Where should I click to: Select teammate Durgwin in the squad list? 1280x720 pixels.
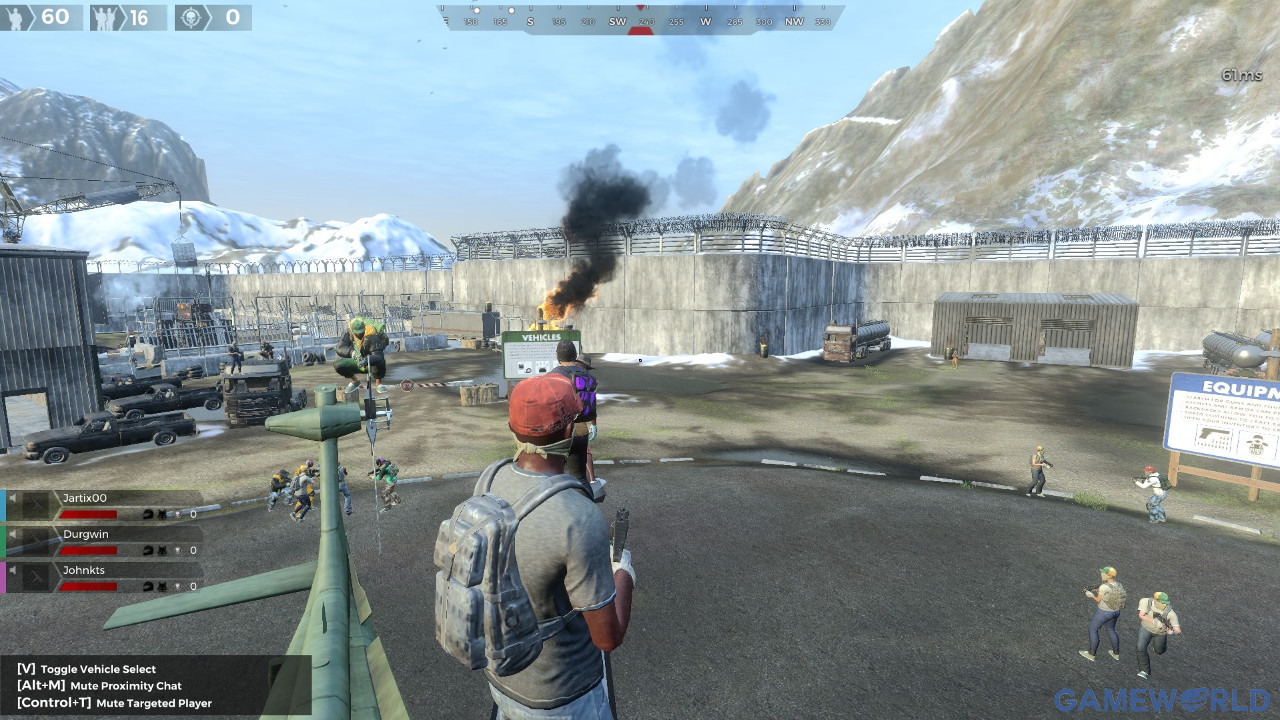[86, 534]
